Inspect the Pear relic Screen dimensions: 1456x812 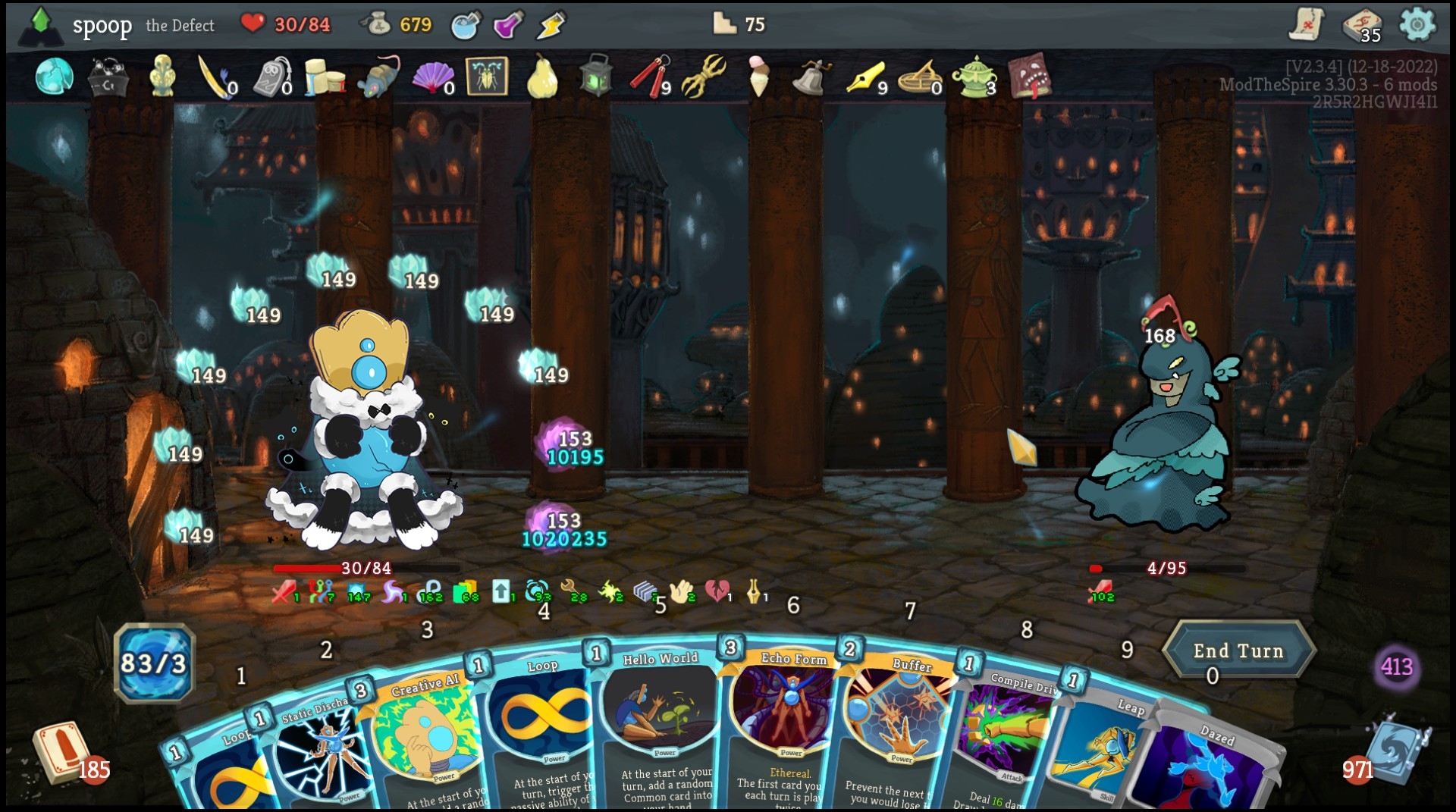(x=541, y=77)
